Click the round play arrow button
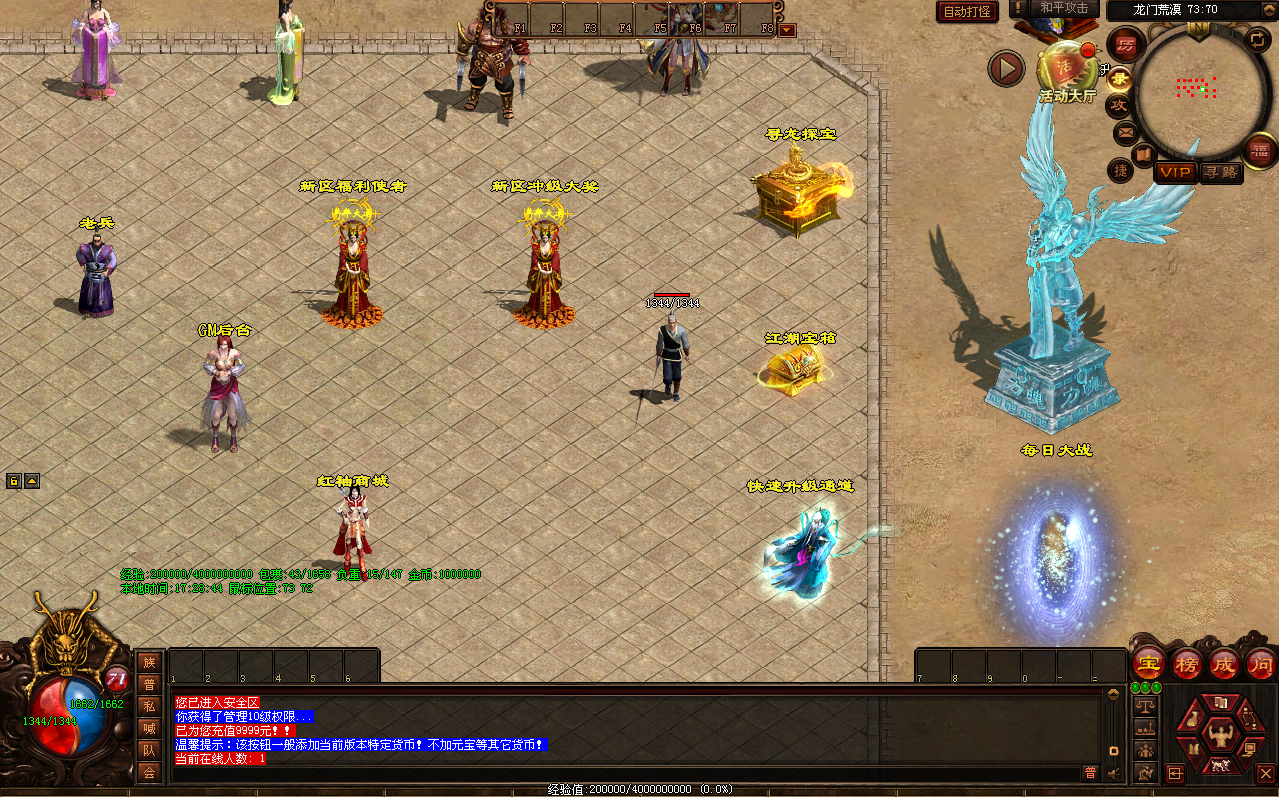 (1006, 69)
